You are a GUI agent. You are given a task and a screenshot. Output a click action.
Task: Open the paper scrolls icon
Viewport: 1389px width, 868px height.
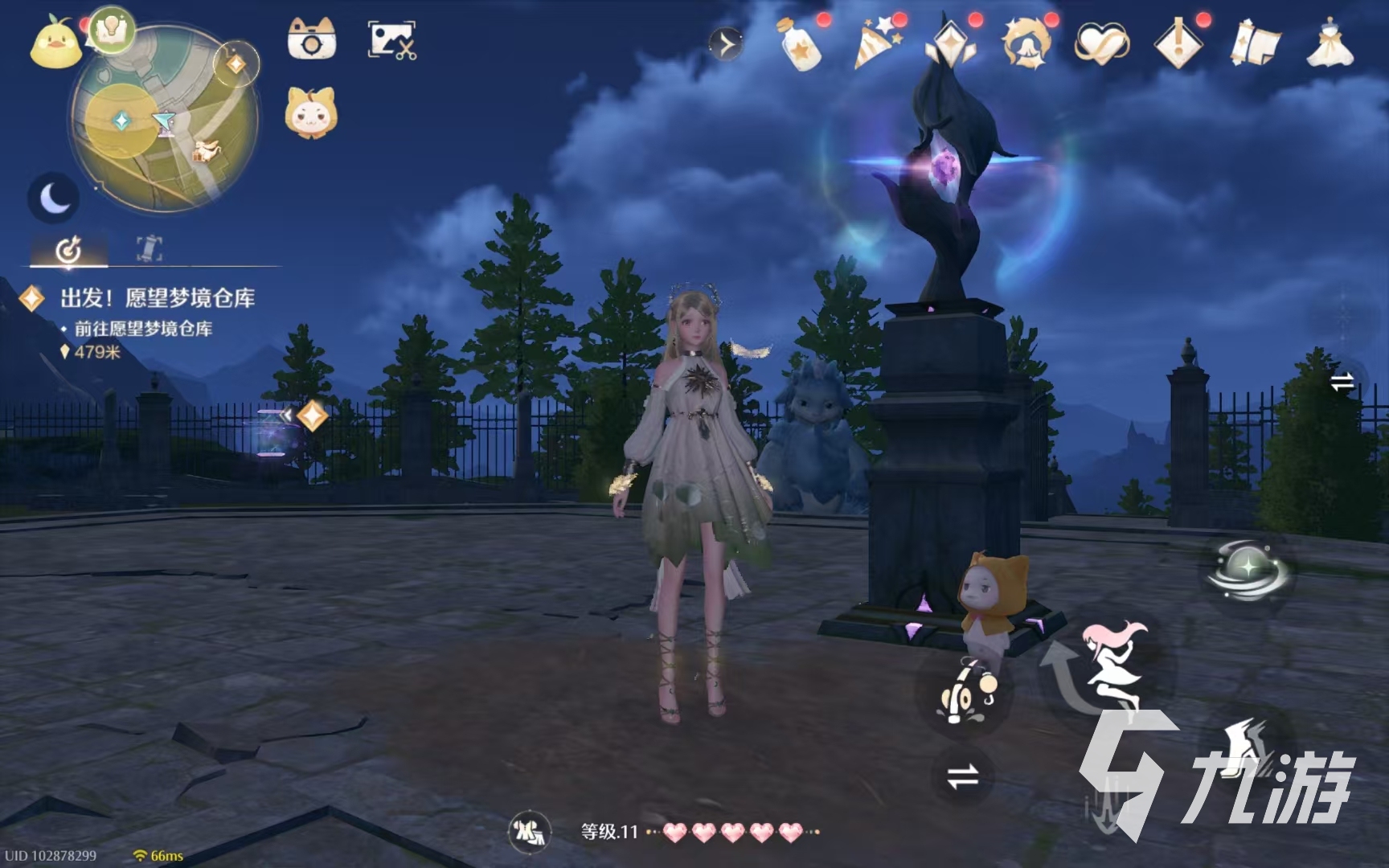coord(1255,44)
